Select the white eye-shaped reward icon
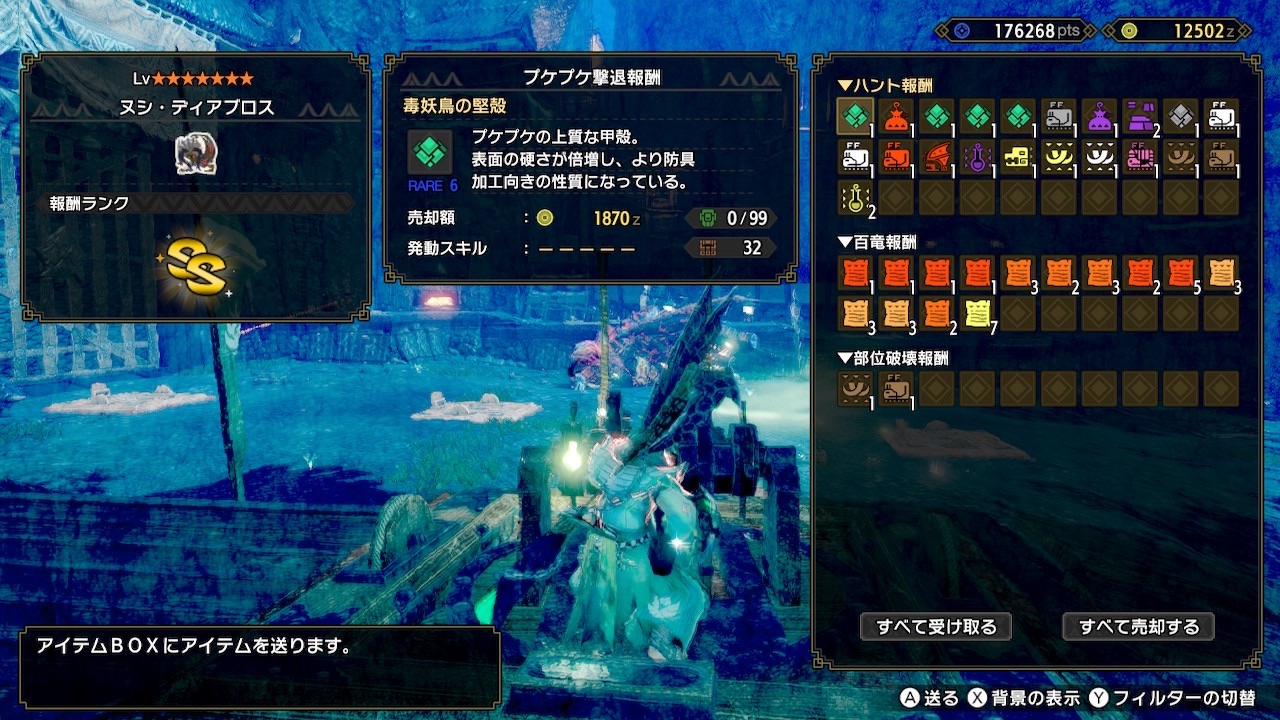The width and height of the screenshot is (1280, 720). [1099, 156]
